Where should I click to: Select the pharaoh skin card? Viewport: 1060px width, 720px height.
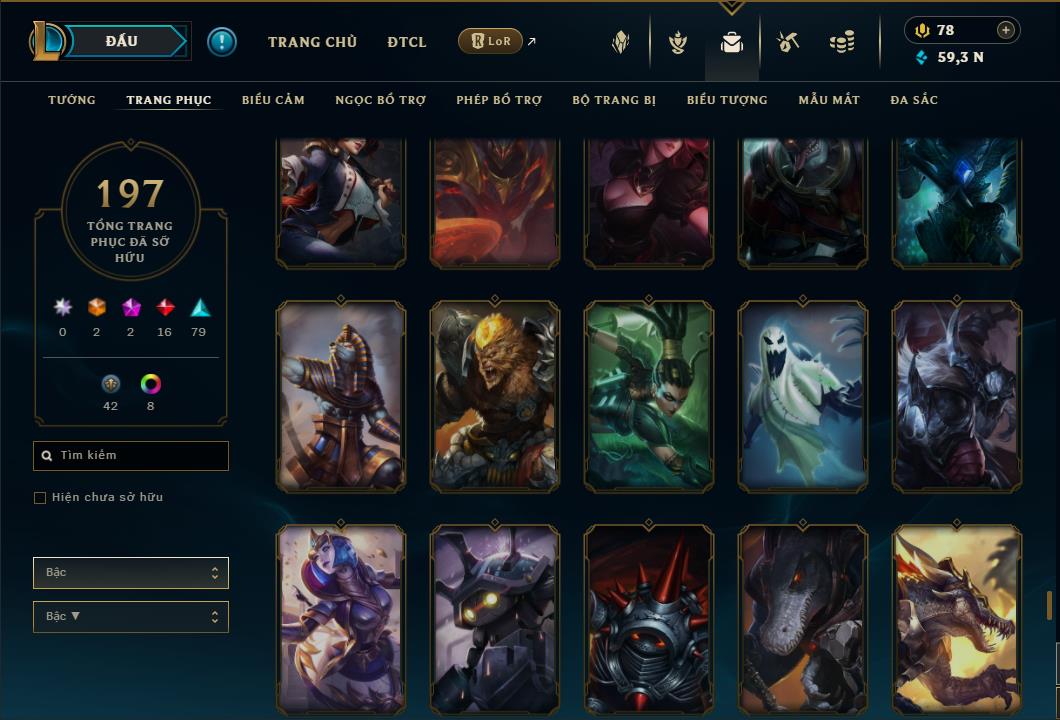(341, 397)
